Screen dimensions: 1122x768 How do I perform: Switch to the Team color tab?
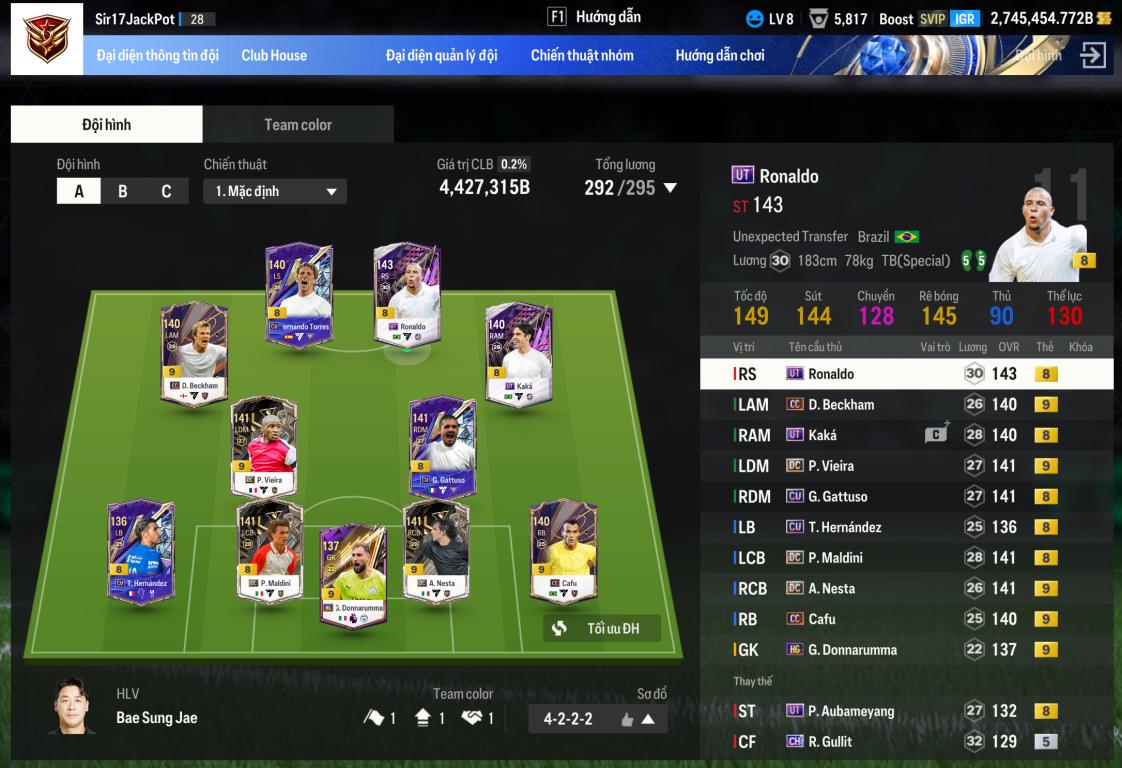coord(298,125)
